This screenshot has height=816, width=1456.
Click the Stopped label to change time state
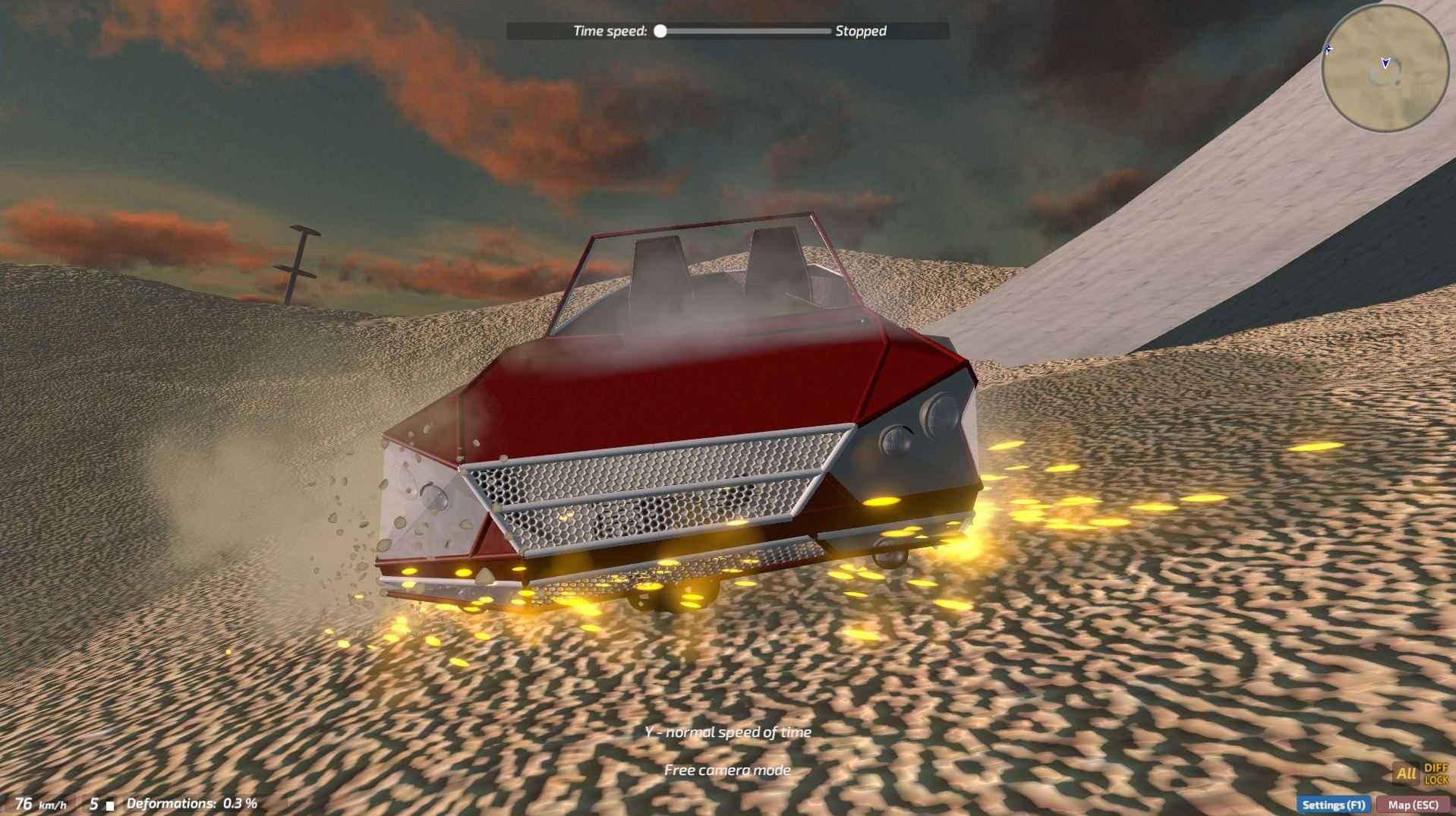[x=860, y=31]
